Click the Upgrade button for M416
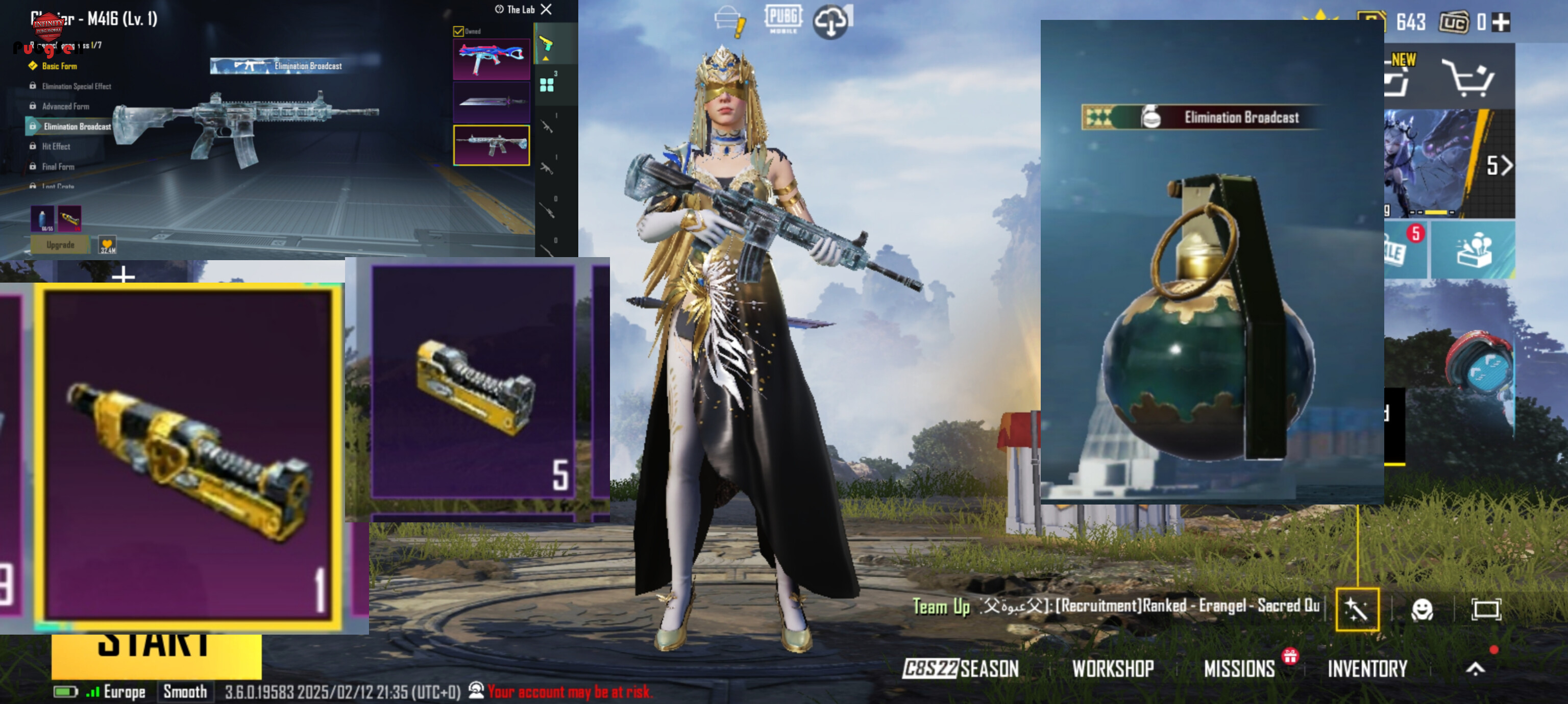The width and height of the screenshot is (1568, 704). tap(60, 244)
